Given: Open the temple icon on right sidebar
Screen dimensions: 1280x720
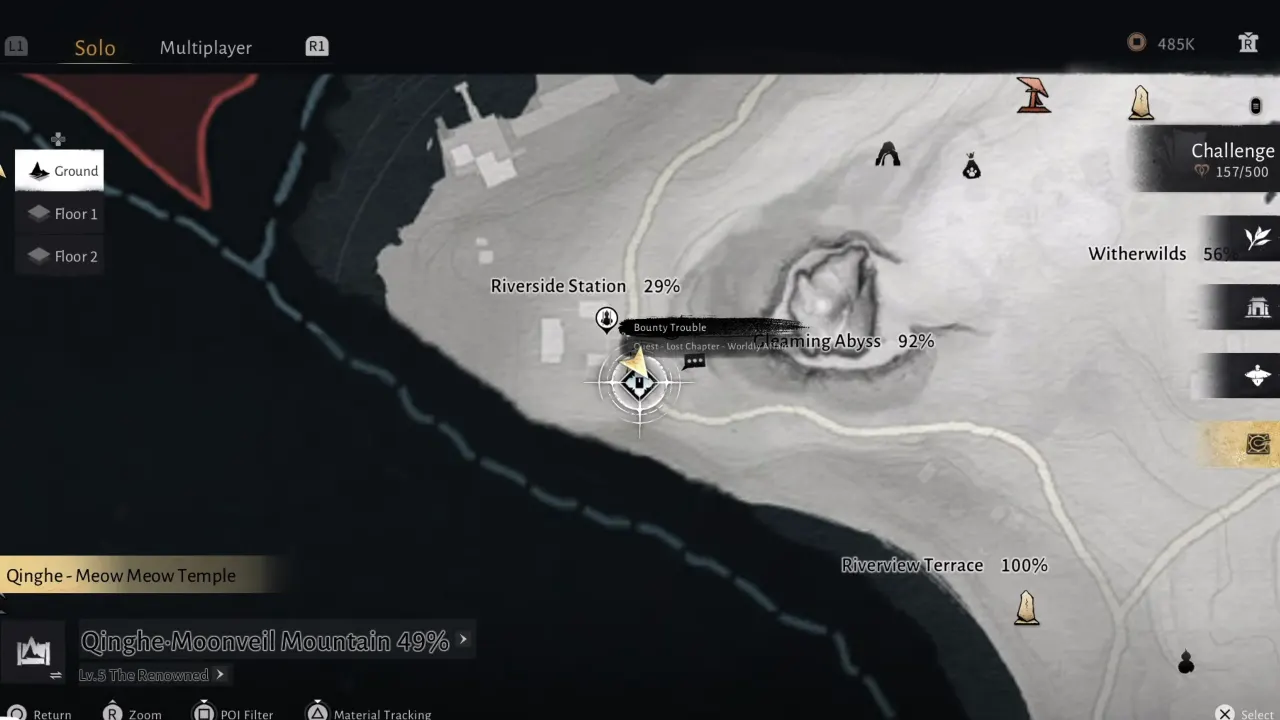Looking at the screenshot, I should 1259,307.
